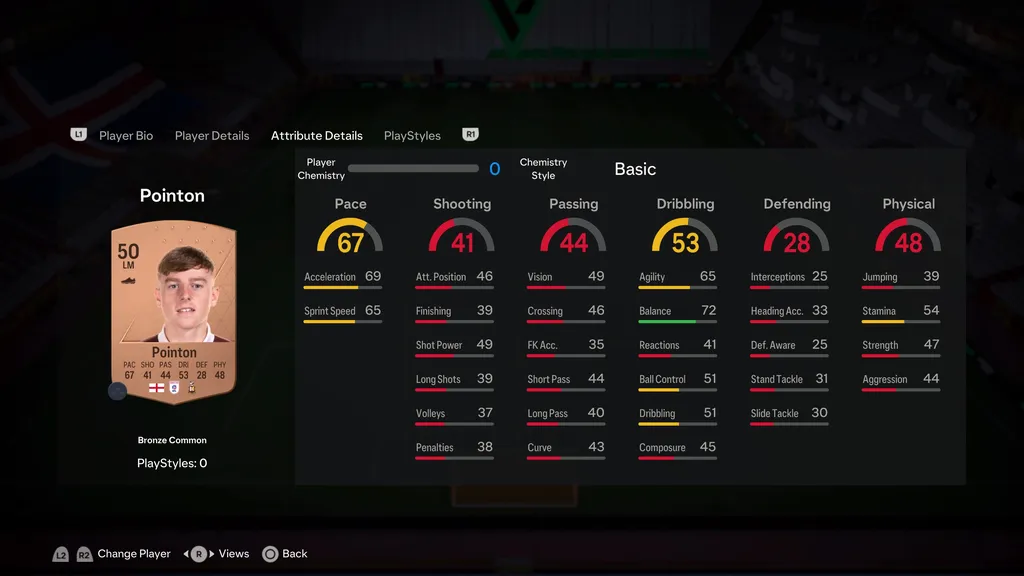Switch to the Player Details tab
Screen dimensions: 1024x576
[212, 136]
